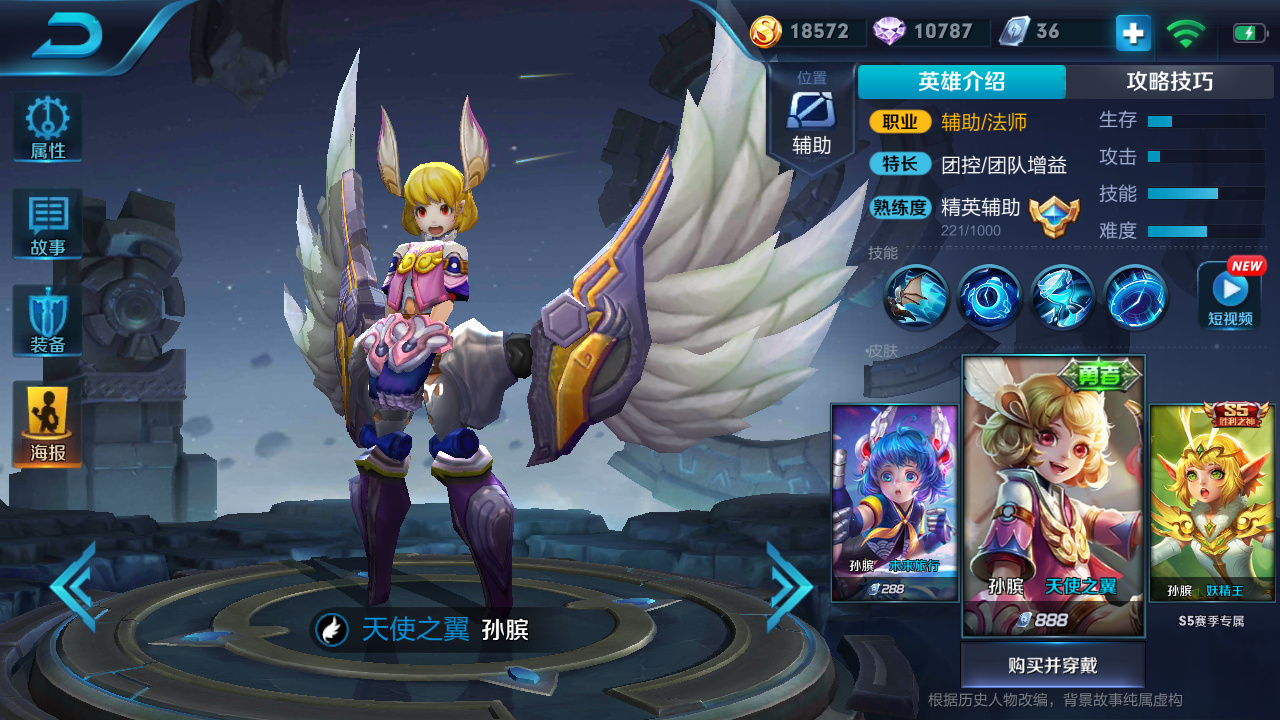
Task: Click the 生存 survival stat bar
Action: (1205, 121)
